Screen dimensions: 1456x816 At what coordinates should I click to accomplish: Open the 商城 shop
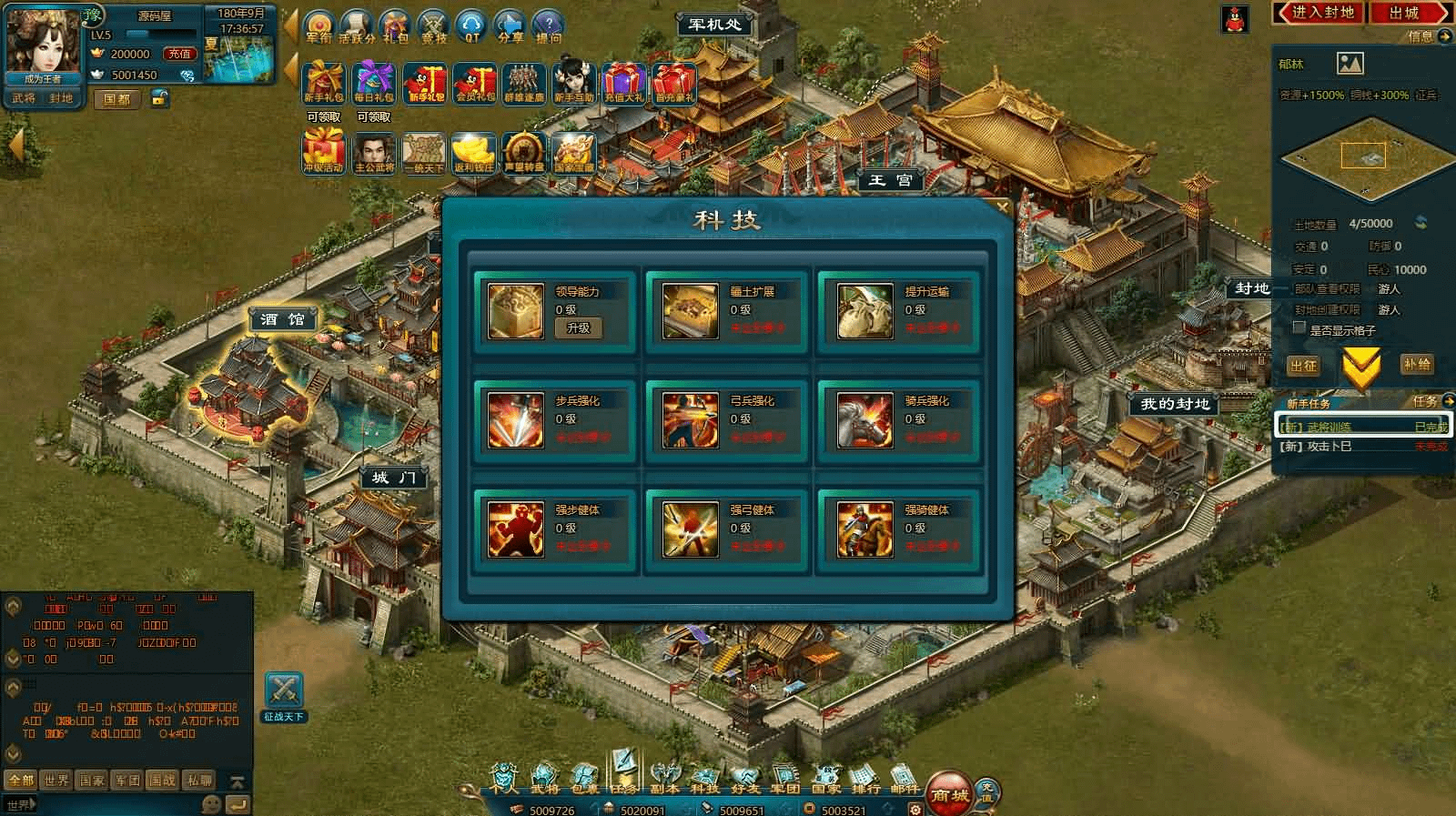[949, 794]
